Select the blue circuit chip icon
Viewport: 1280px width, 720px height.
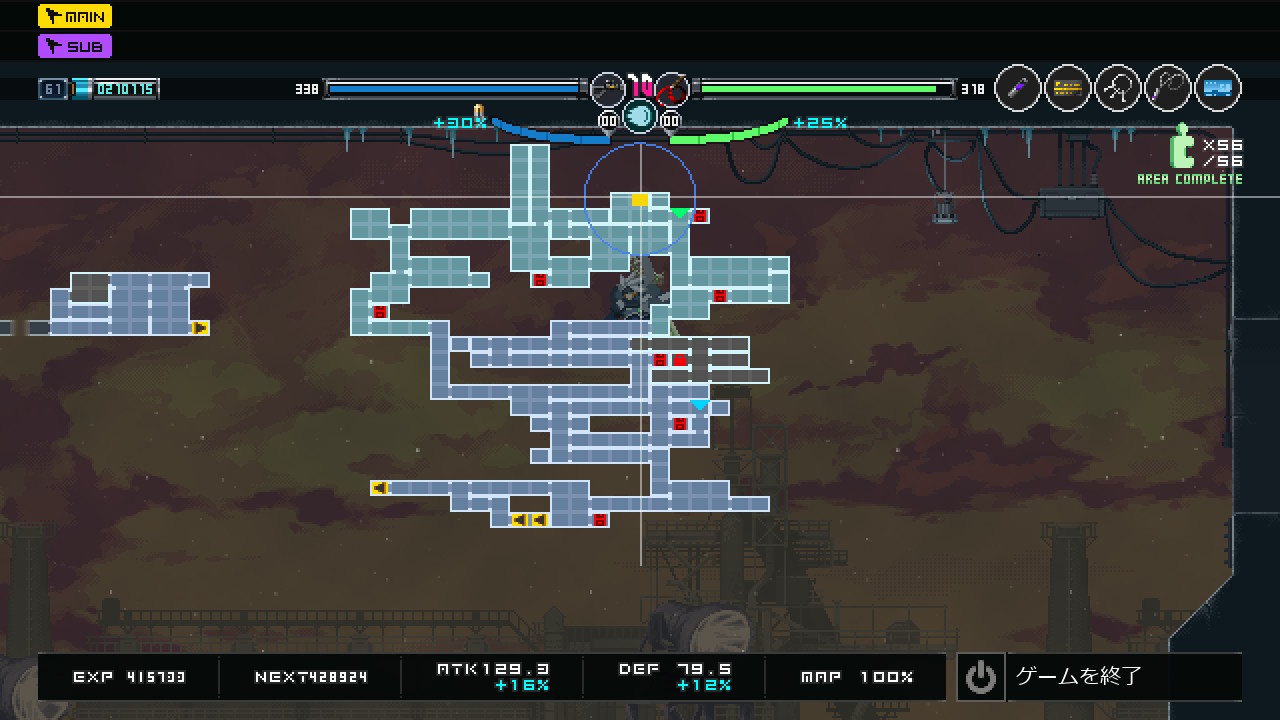[1218, 89]
